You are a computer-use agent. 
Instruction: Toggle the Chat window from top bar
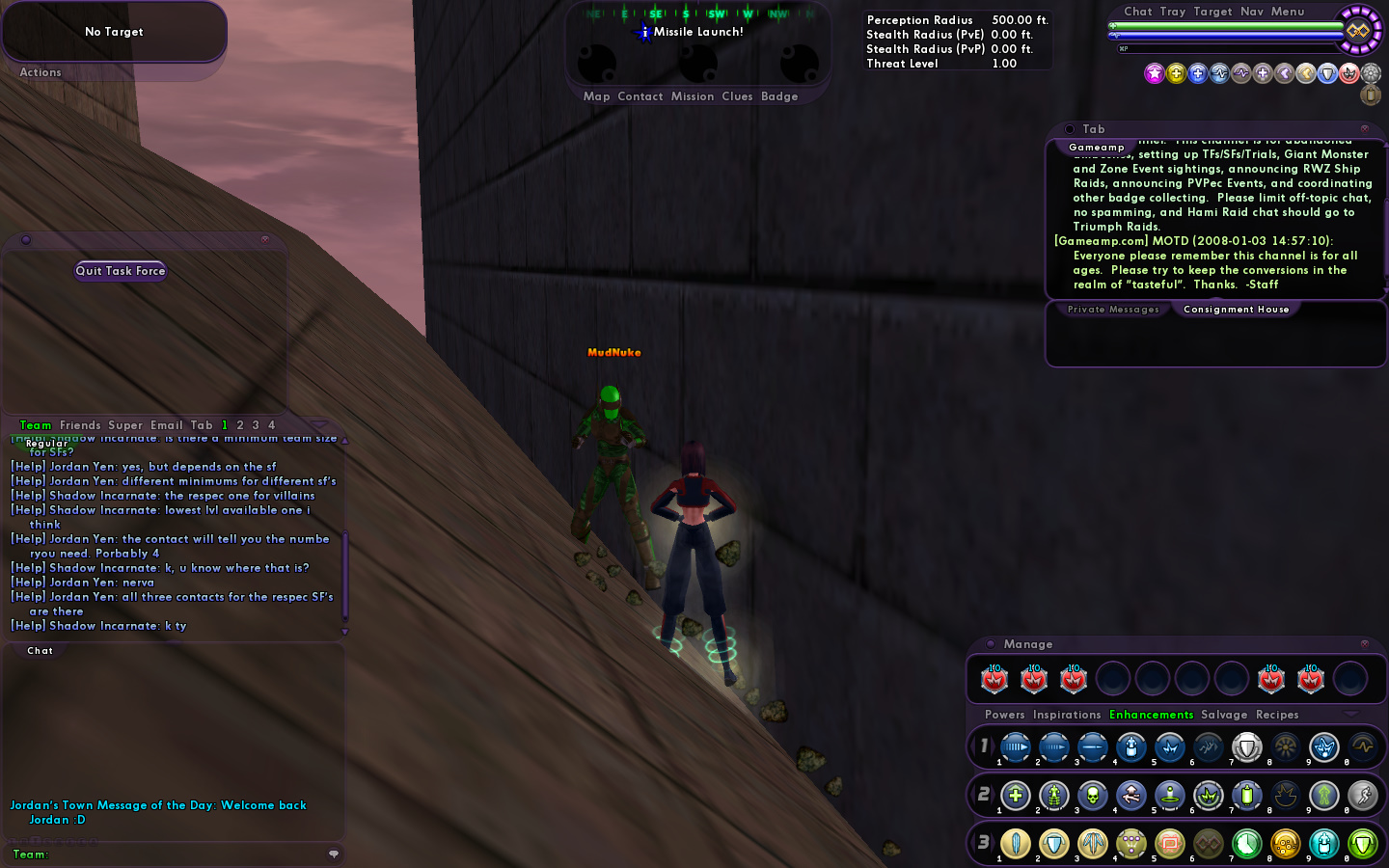[1138, 12]
